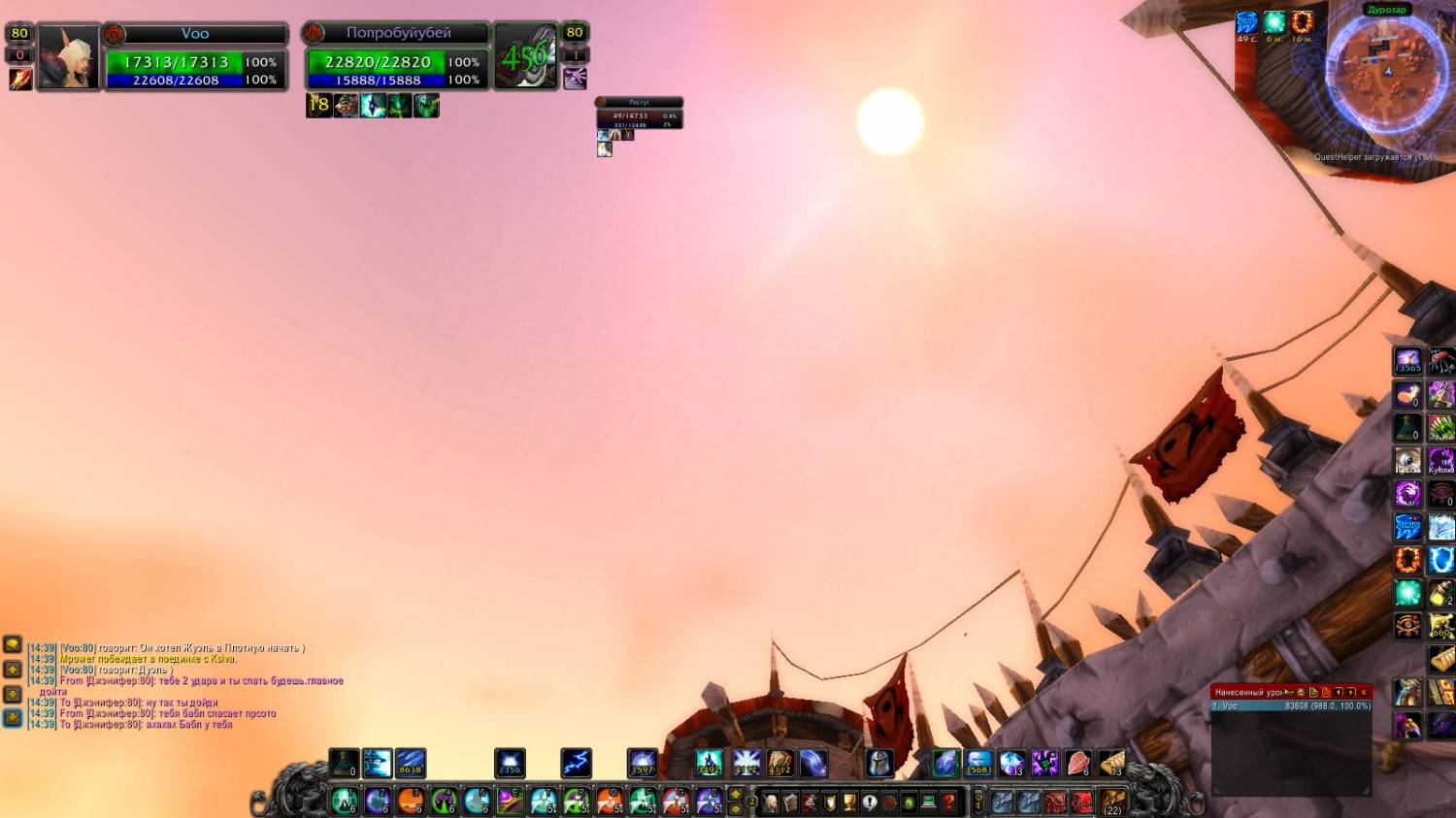Click the top chat bubble button
The image size is (1456, 818).
coord(13,644)
